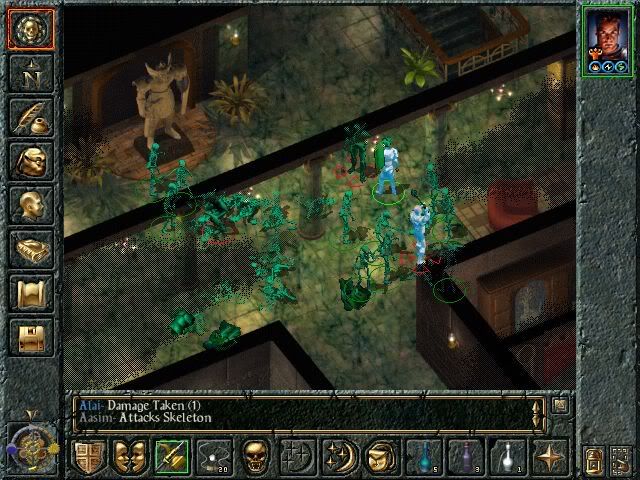Open the inventory backpack button
This screenshot has height=480, width=640.
[x=30, y=161]
